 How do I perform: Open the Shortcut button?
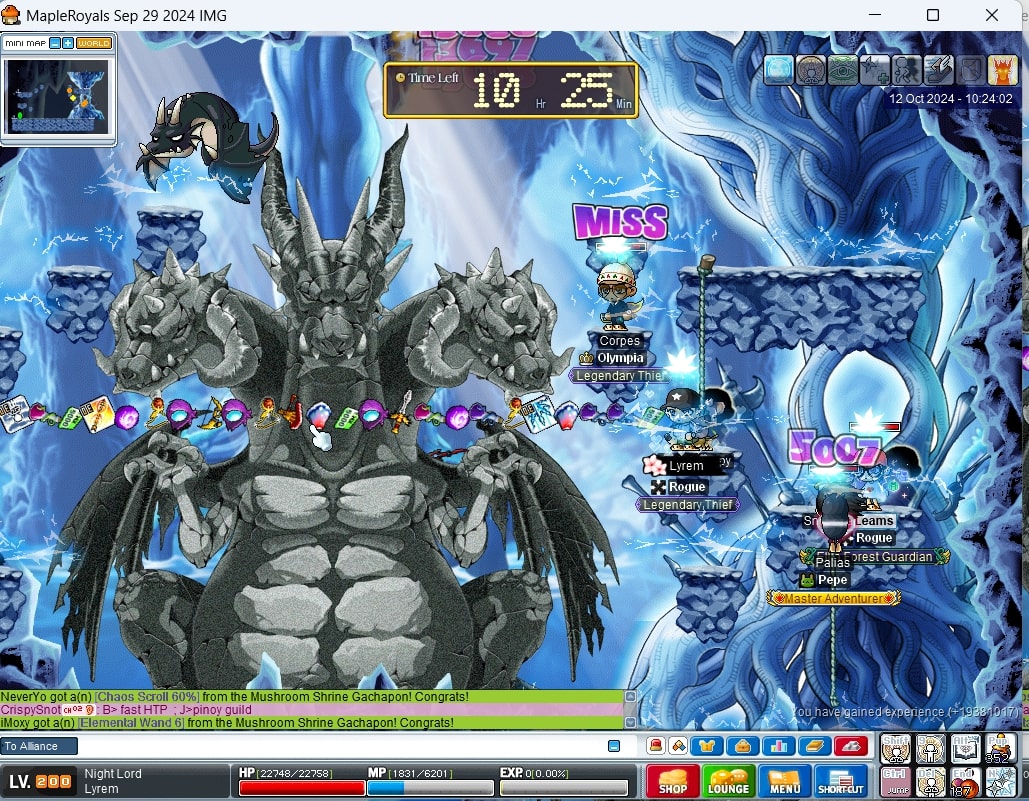point(841,781)
